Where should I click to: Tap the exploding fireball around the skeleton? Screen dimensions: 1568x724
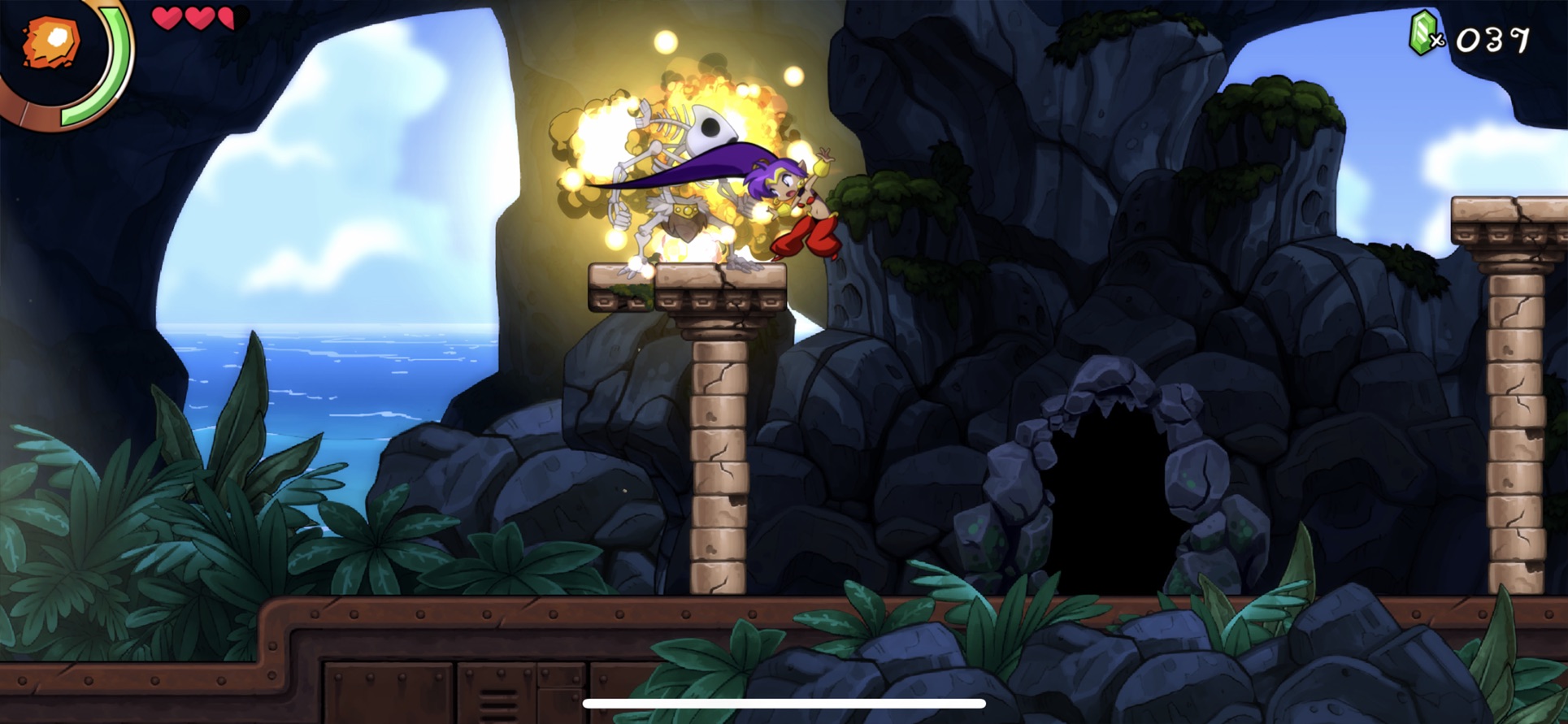point(618,138)
